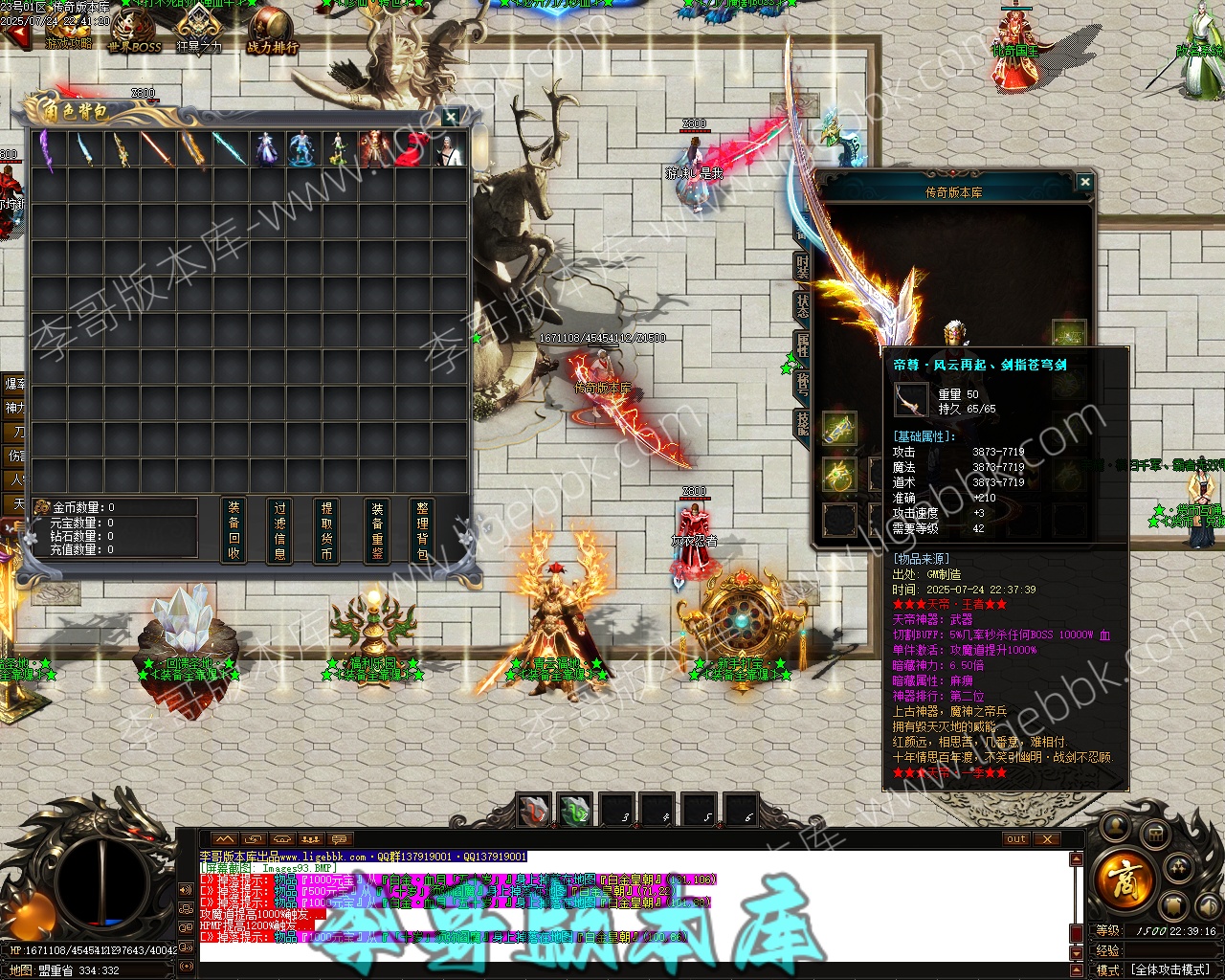This screenshot has width=1225, height=980.
Task: Open the 过滤信息 filter button
Action: (x=280, y=530)
